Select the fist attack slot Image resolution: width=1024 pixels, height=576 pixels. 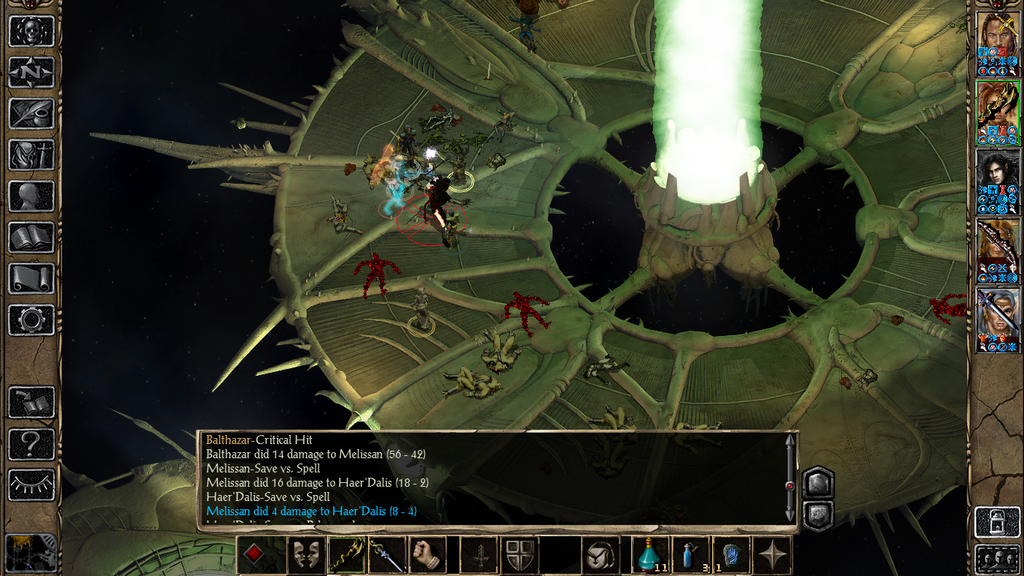click(428, 555)
